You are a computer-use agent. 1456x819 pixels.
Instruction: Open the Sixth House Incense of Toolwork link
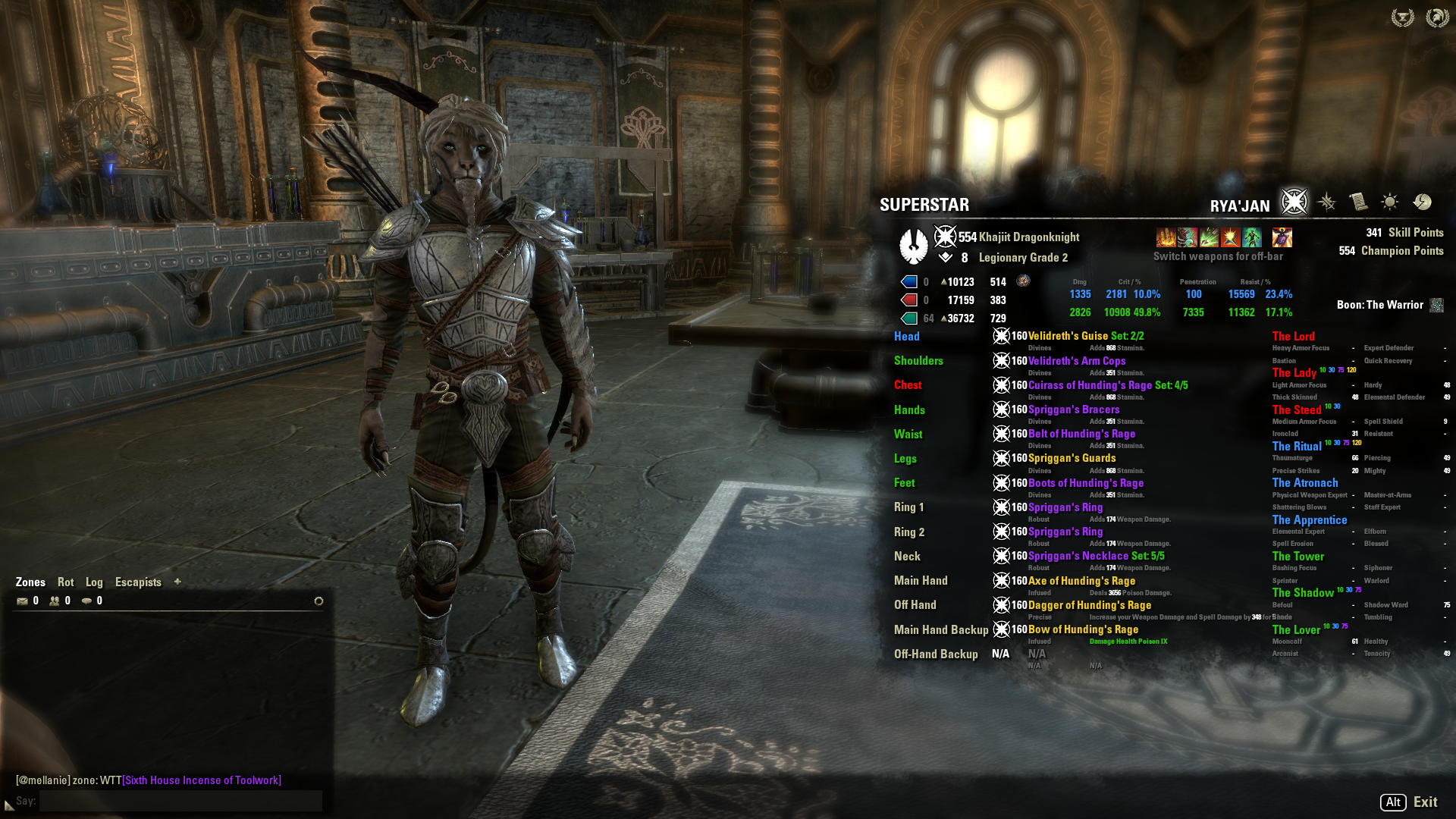point(202,780)
